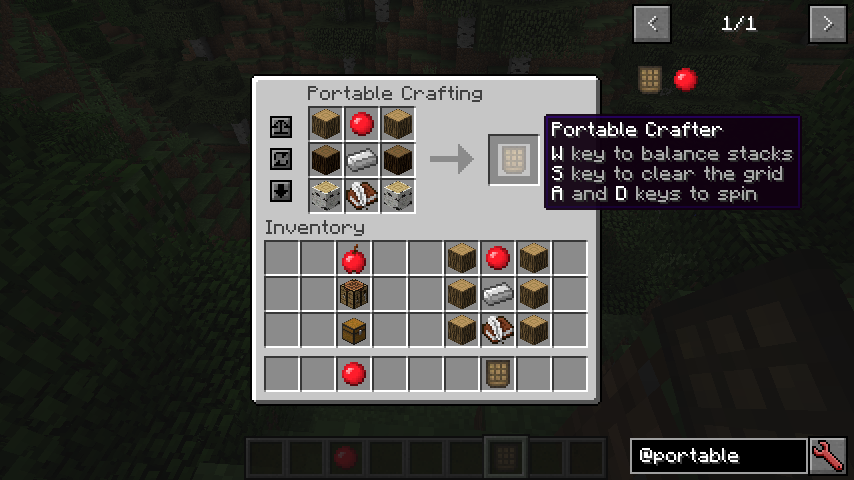
Task: Focus the @portable search field
Action: point(718,456)
